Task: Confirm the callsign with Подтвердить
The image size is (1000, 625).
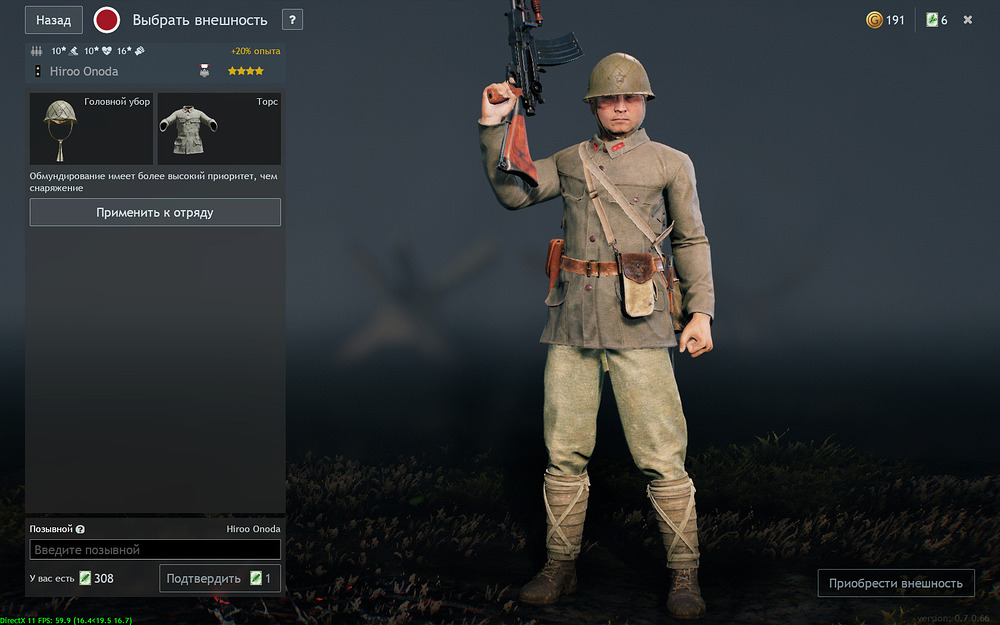Action: 219,578
